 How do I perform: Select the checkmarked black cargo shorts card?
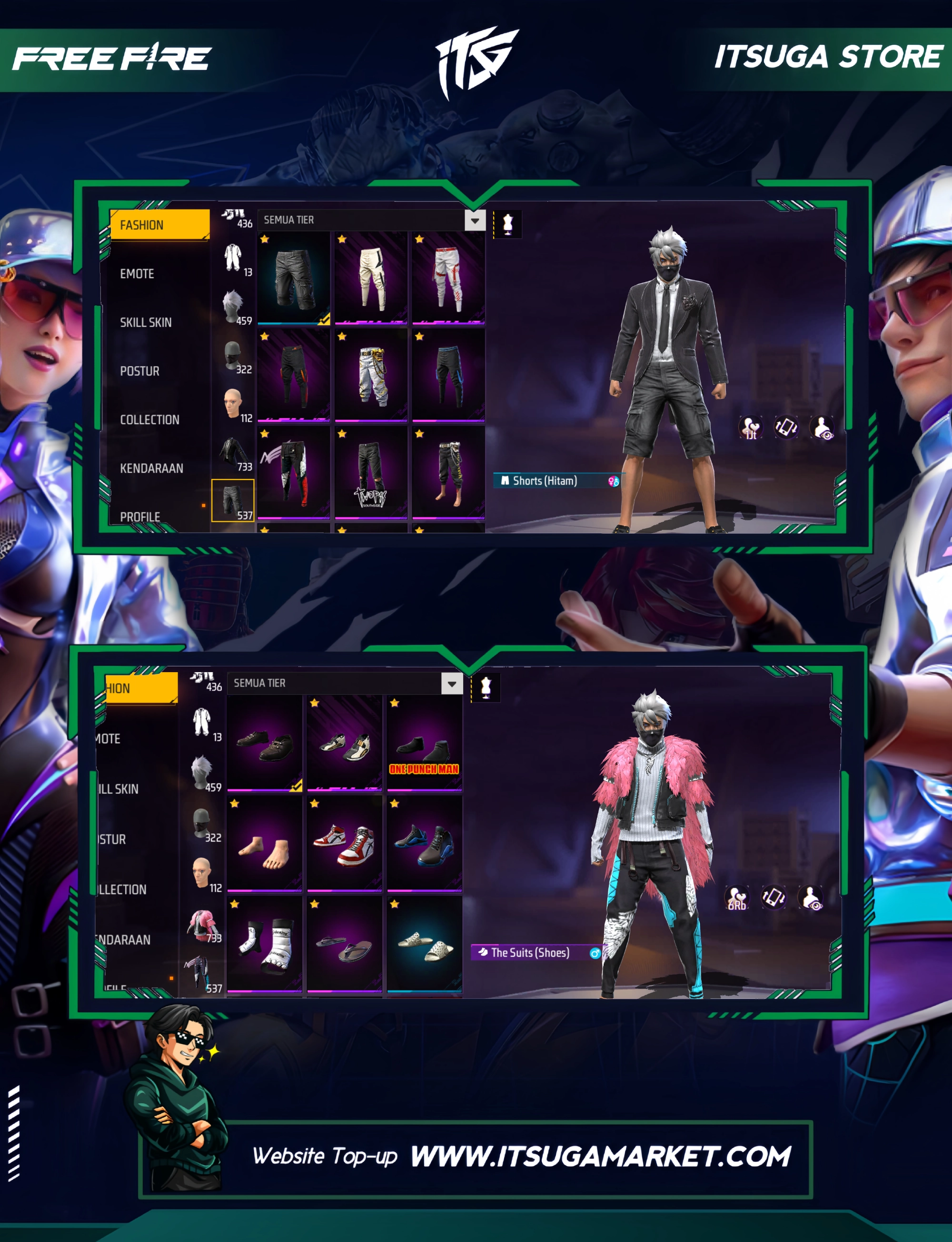click(x=294, y=278)
